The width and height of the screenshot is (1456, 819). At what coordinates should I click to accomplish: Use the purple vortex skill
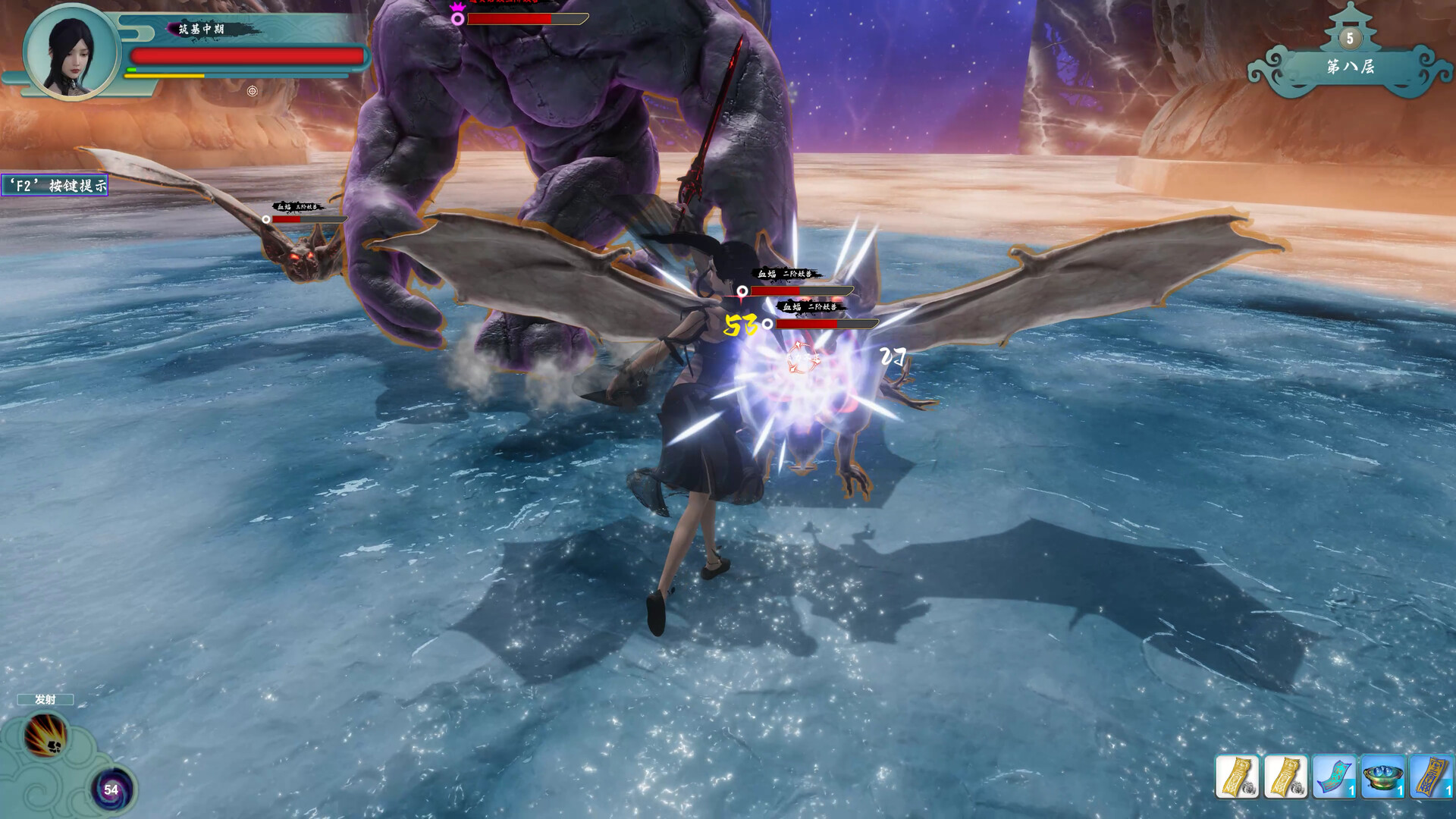(x=111, y=789)
